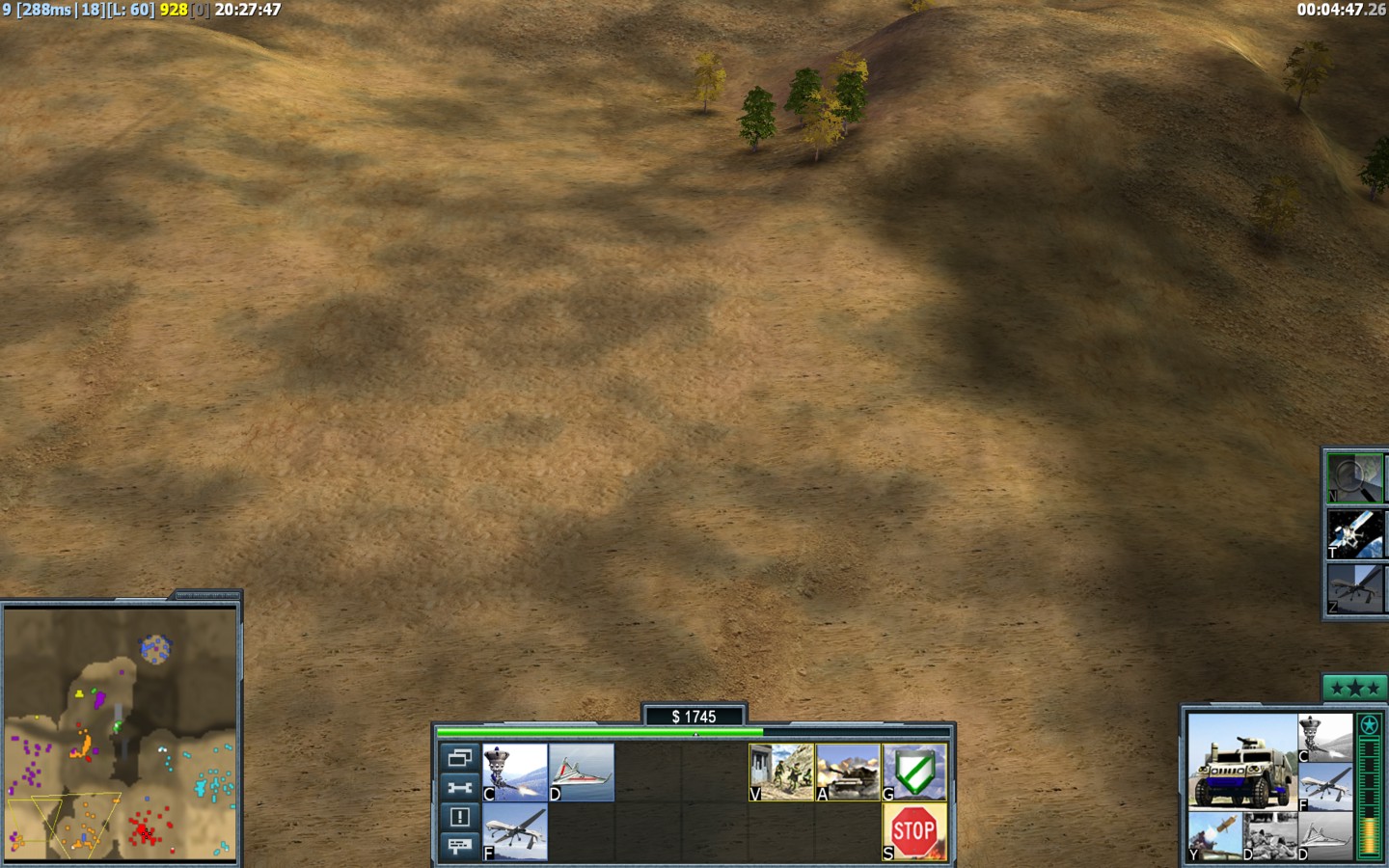Activate the Guard mode shield icon
This screenshot has height=868, width=1389.
click(914, 773)
